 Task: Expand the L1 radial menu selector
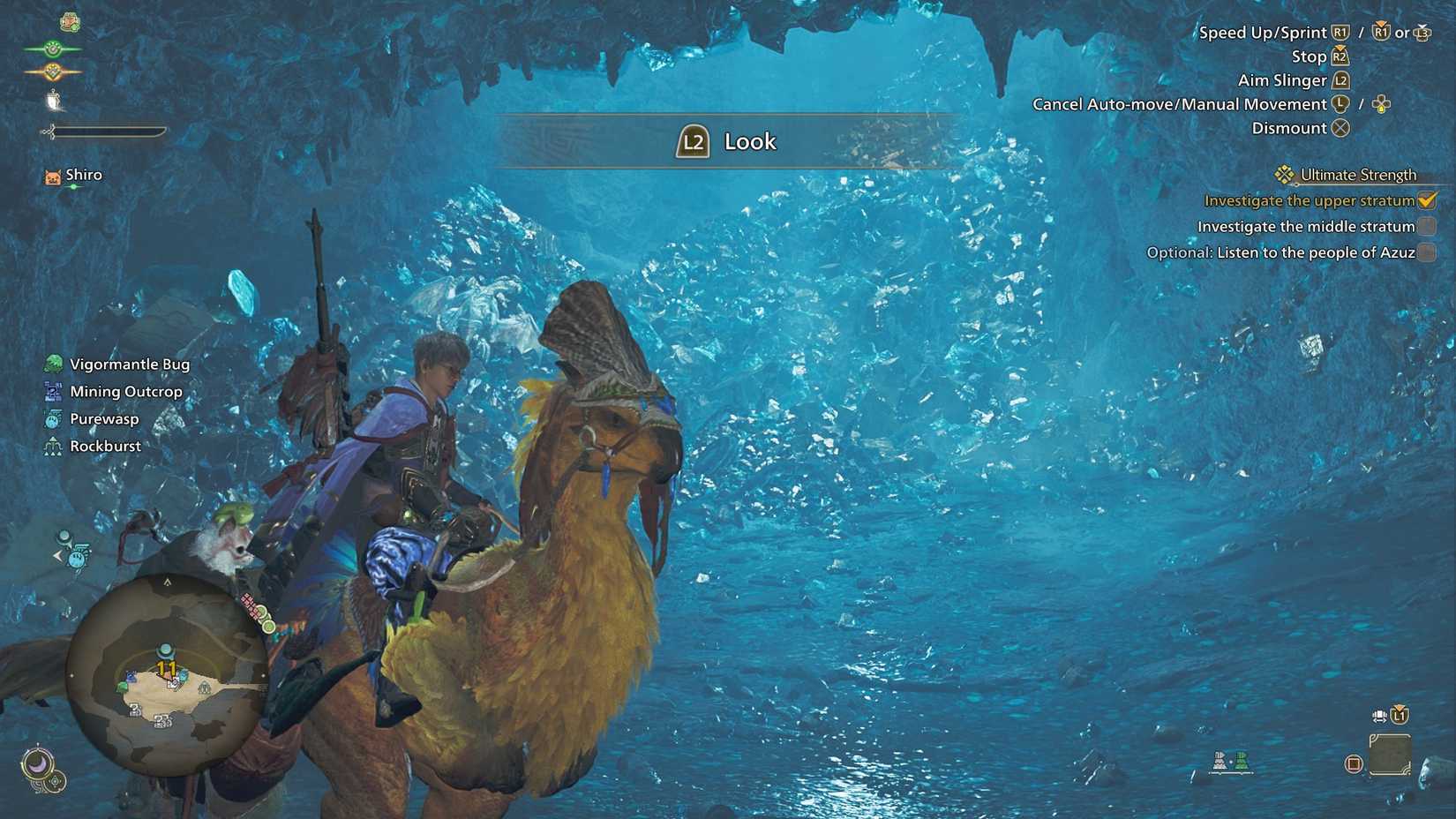pos(1399,716)
